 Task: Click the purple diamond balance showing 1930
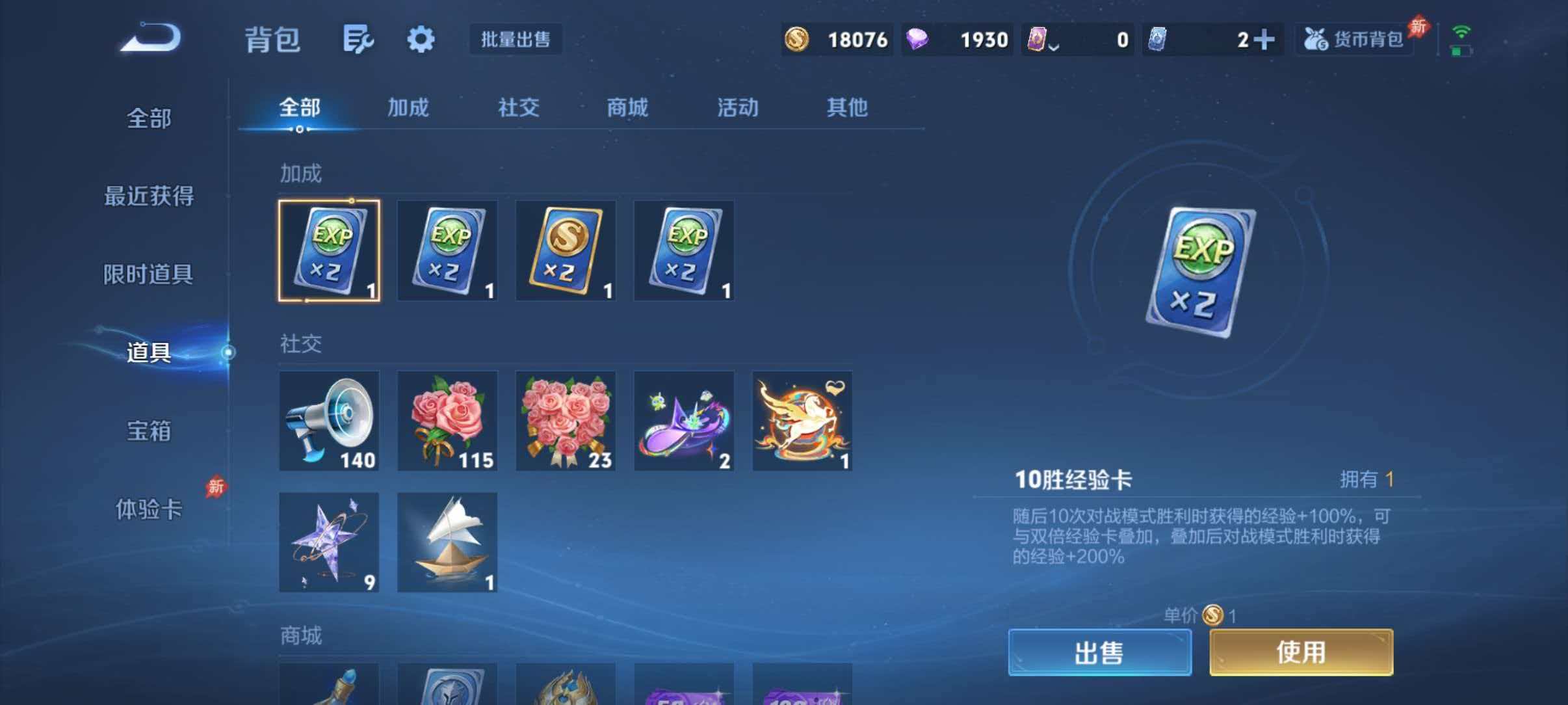(957, 39)
